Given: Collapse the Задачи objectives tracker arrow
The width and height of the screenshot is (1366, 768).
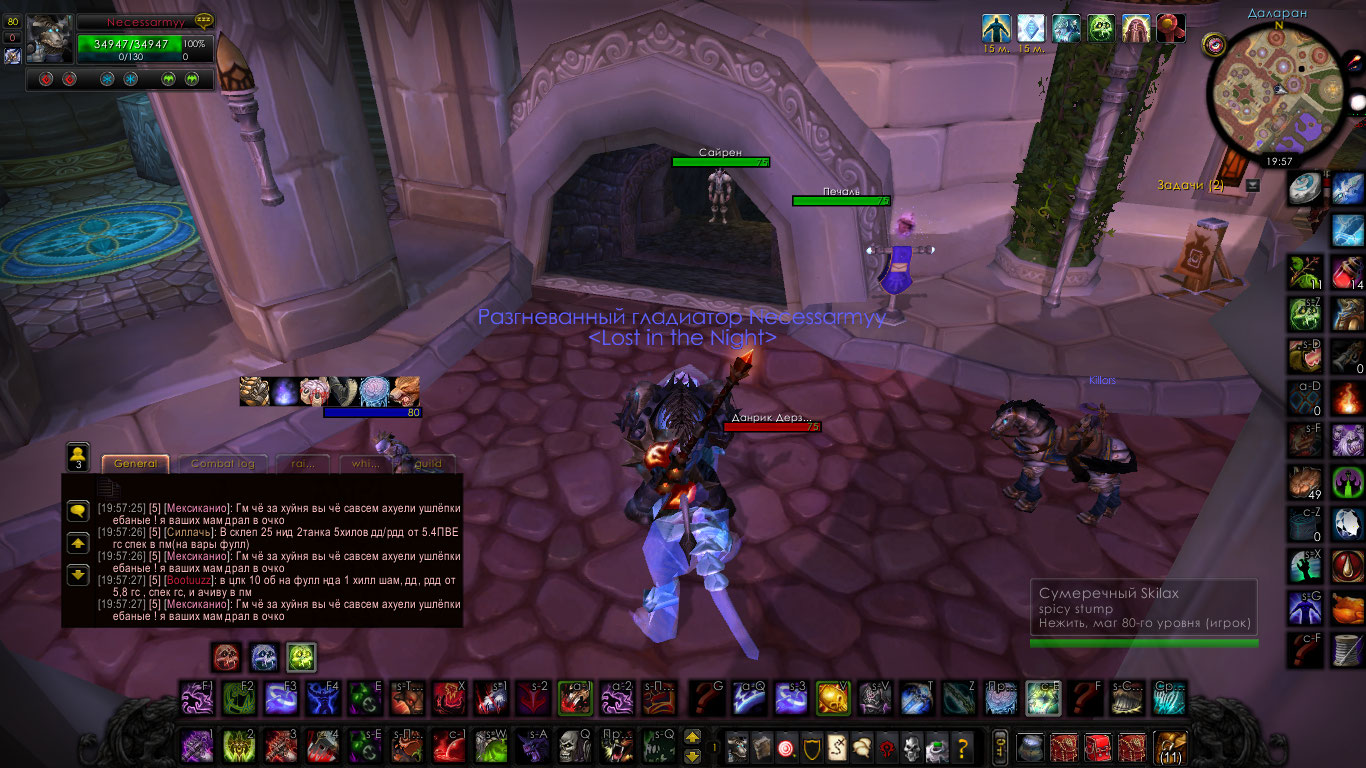Looking at the screenshot, I should click(x=1253, y=185).
